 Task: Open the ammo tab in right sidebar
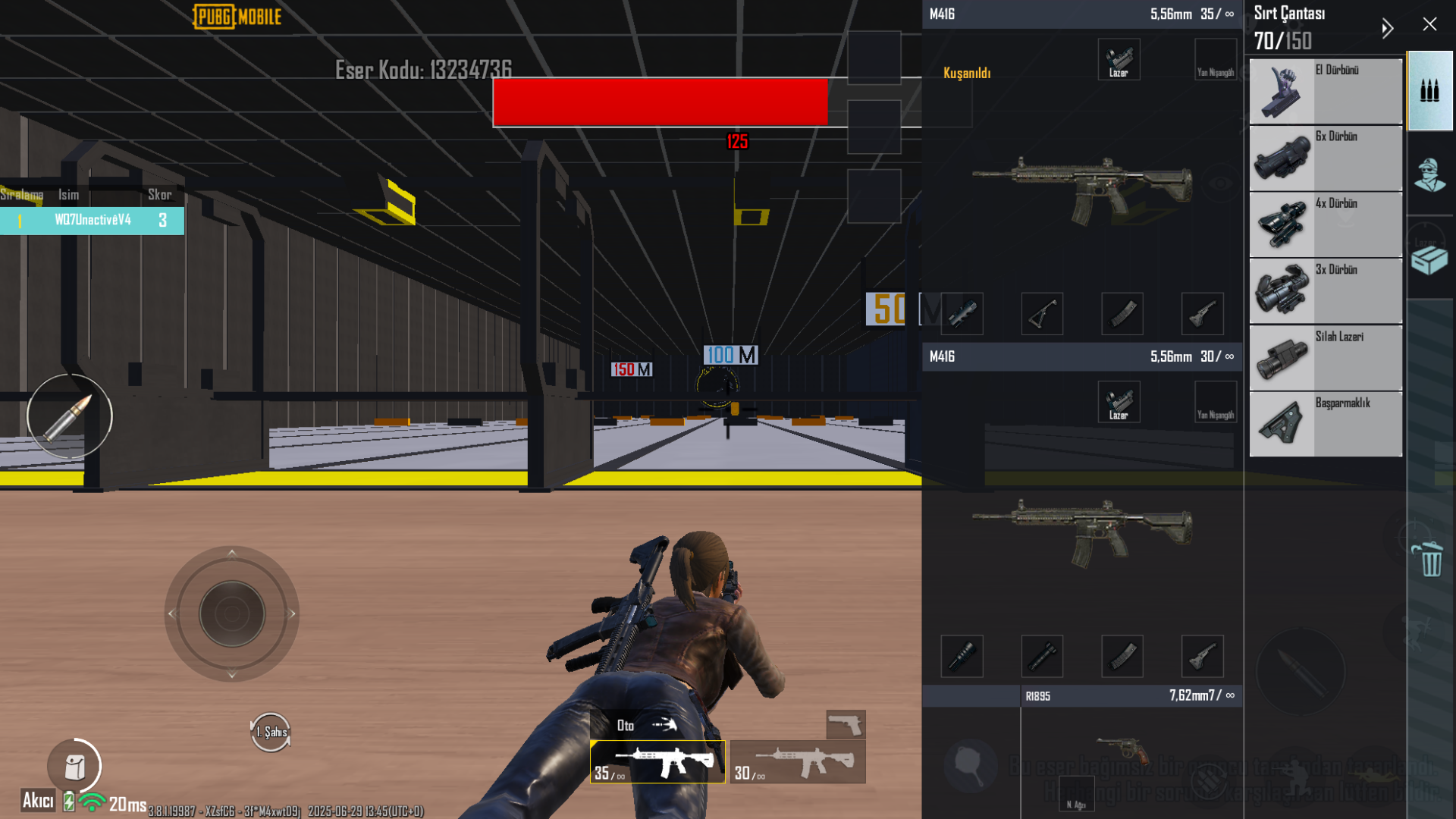point(1429,91)
